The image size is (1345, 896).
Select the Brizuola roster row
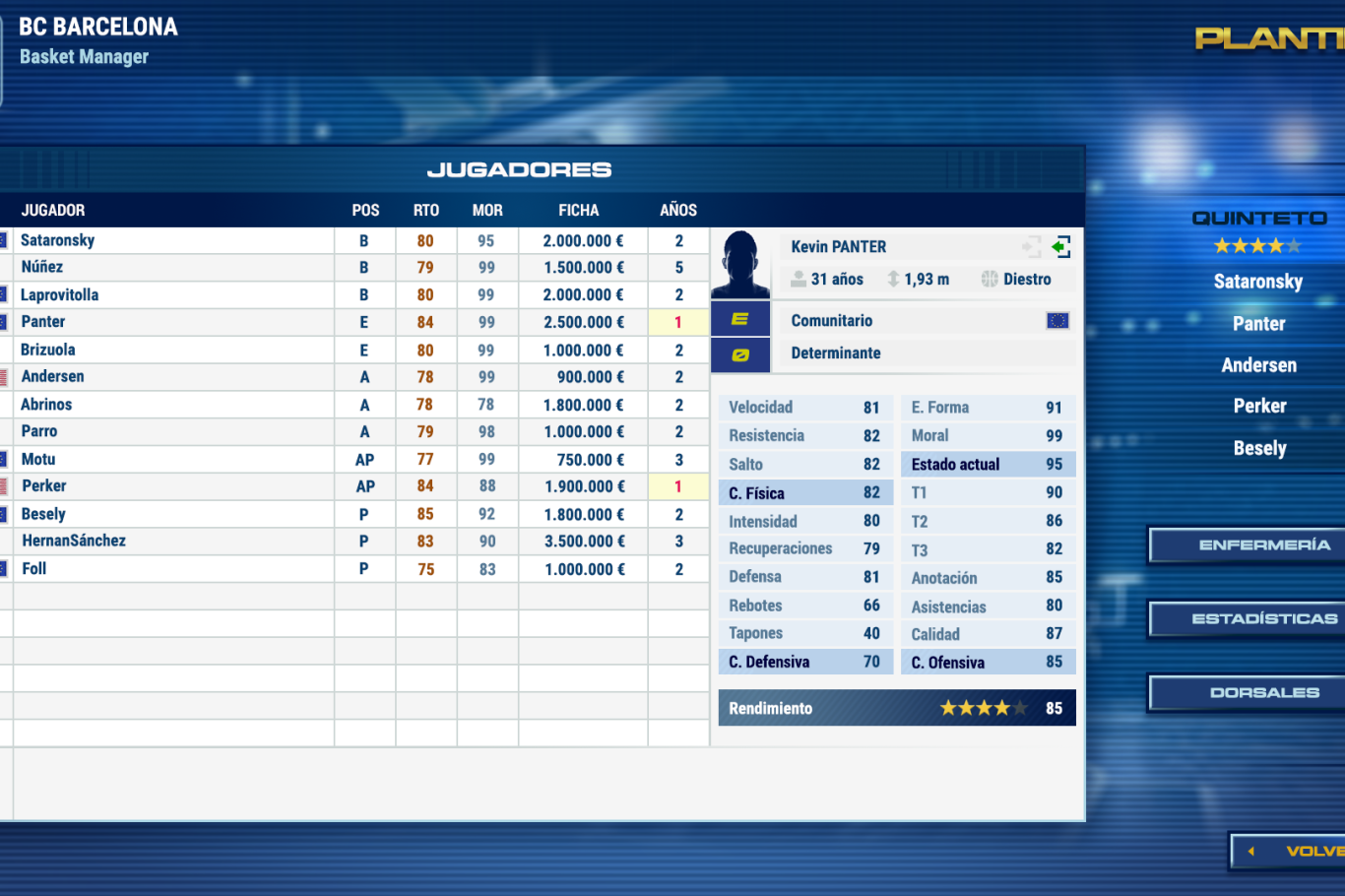(x=48, y=350)
